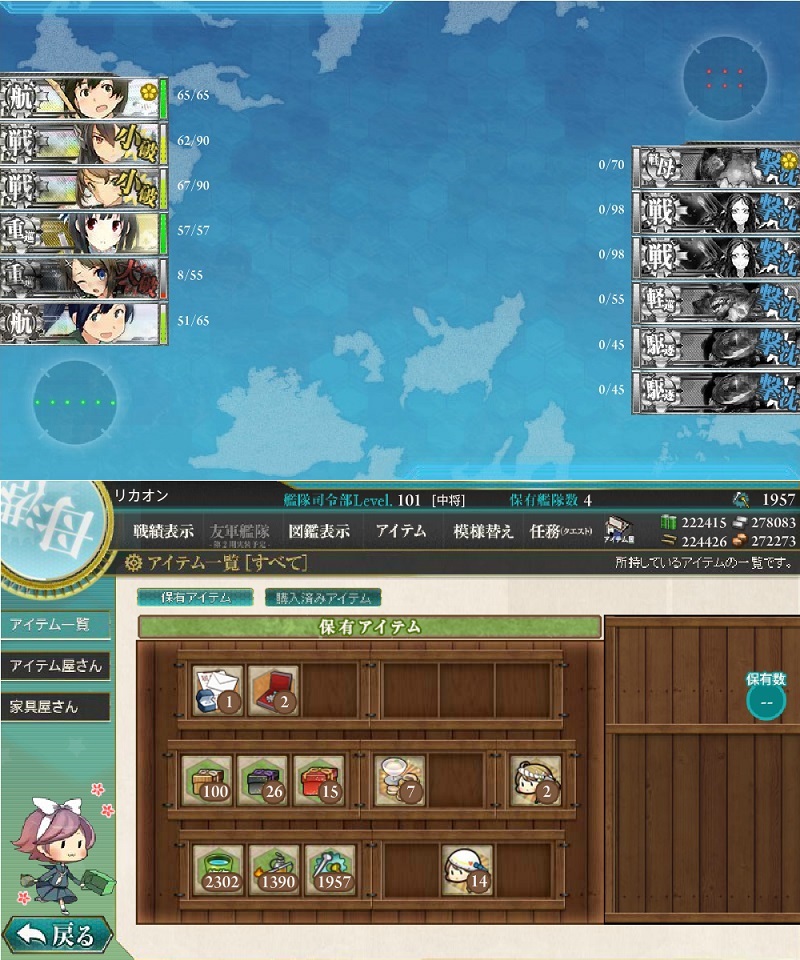Switch to the 保有アイテム tab

(195, 598)
